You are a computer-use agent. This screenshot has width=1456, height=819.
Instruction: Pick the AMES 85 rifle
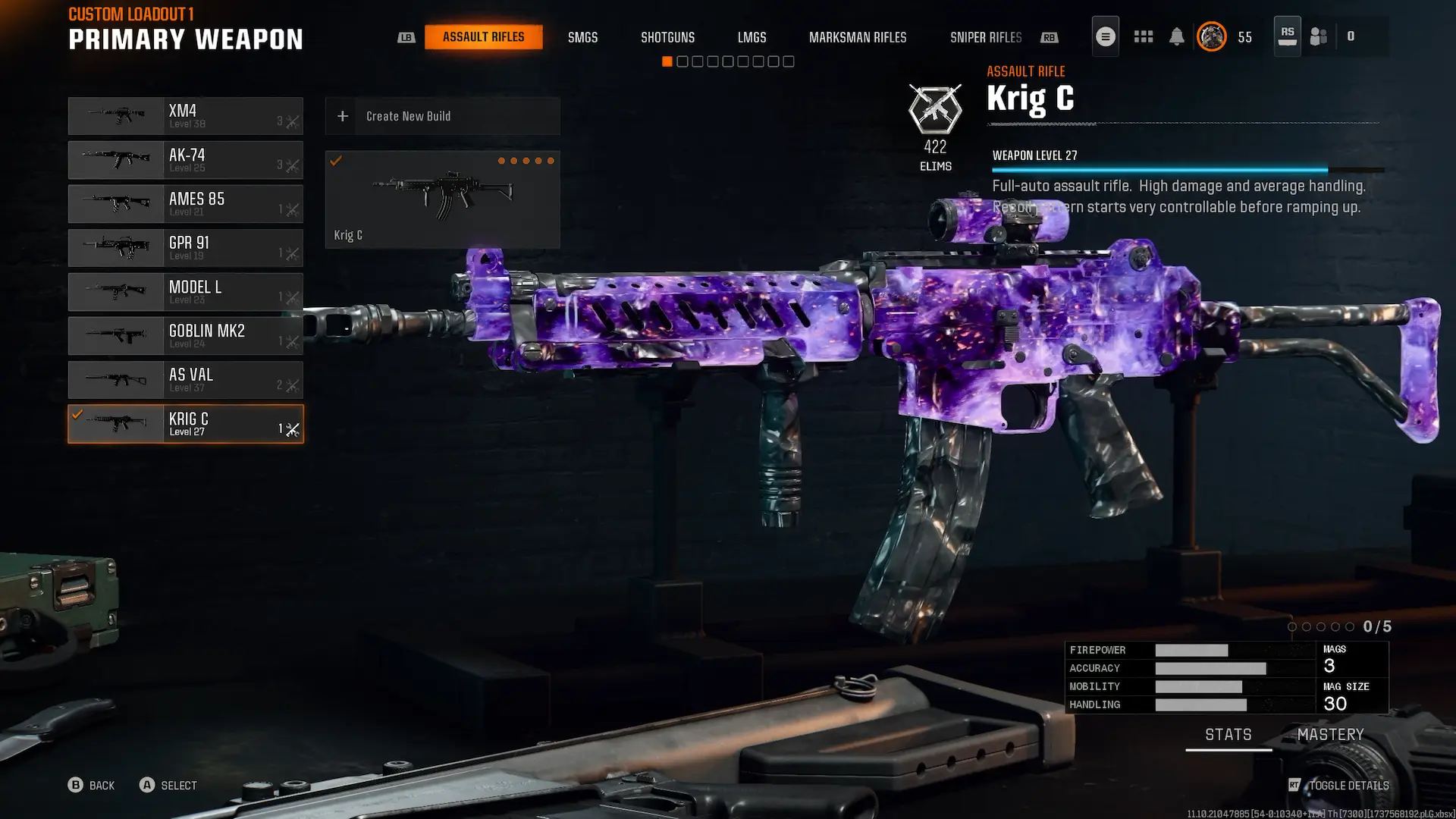pos(186,204)
